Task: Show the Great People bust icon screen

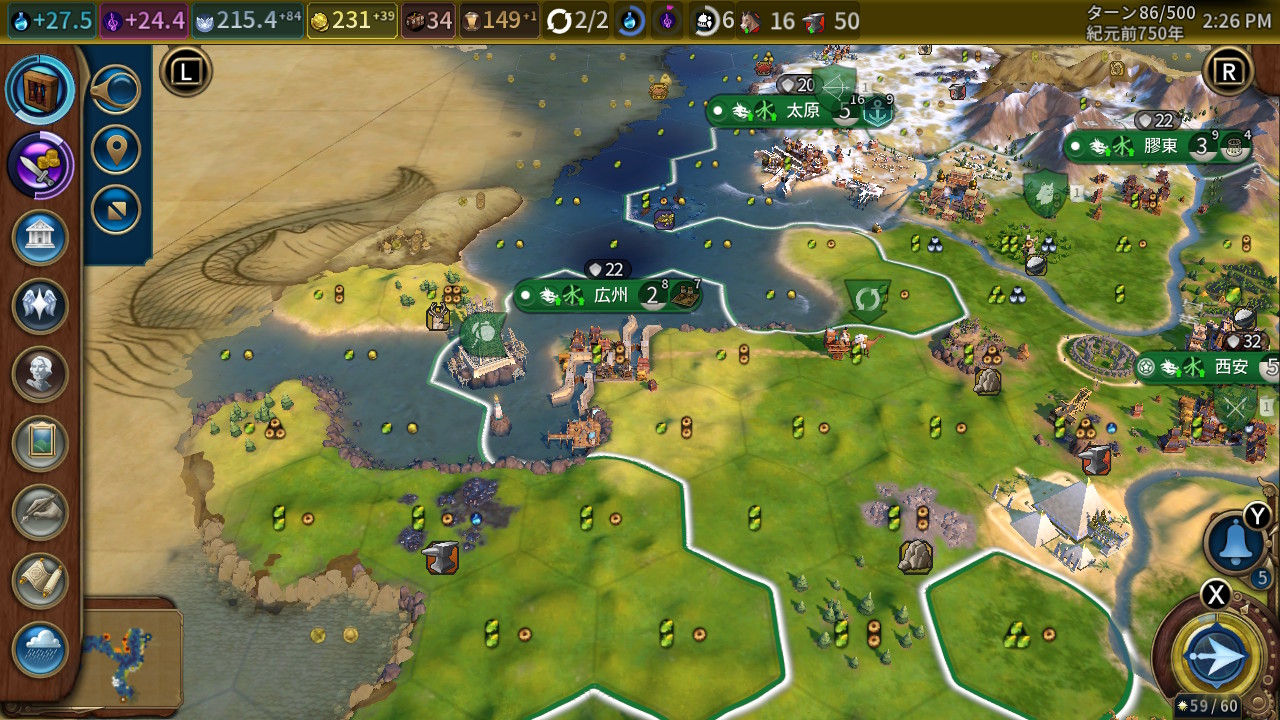Action: click(x=41, y=374)
